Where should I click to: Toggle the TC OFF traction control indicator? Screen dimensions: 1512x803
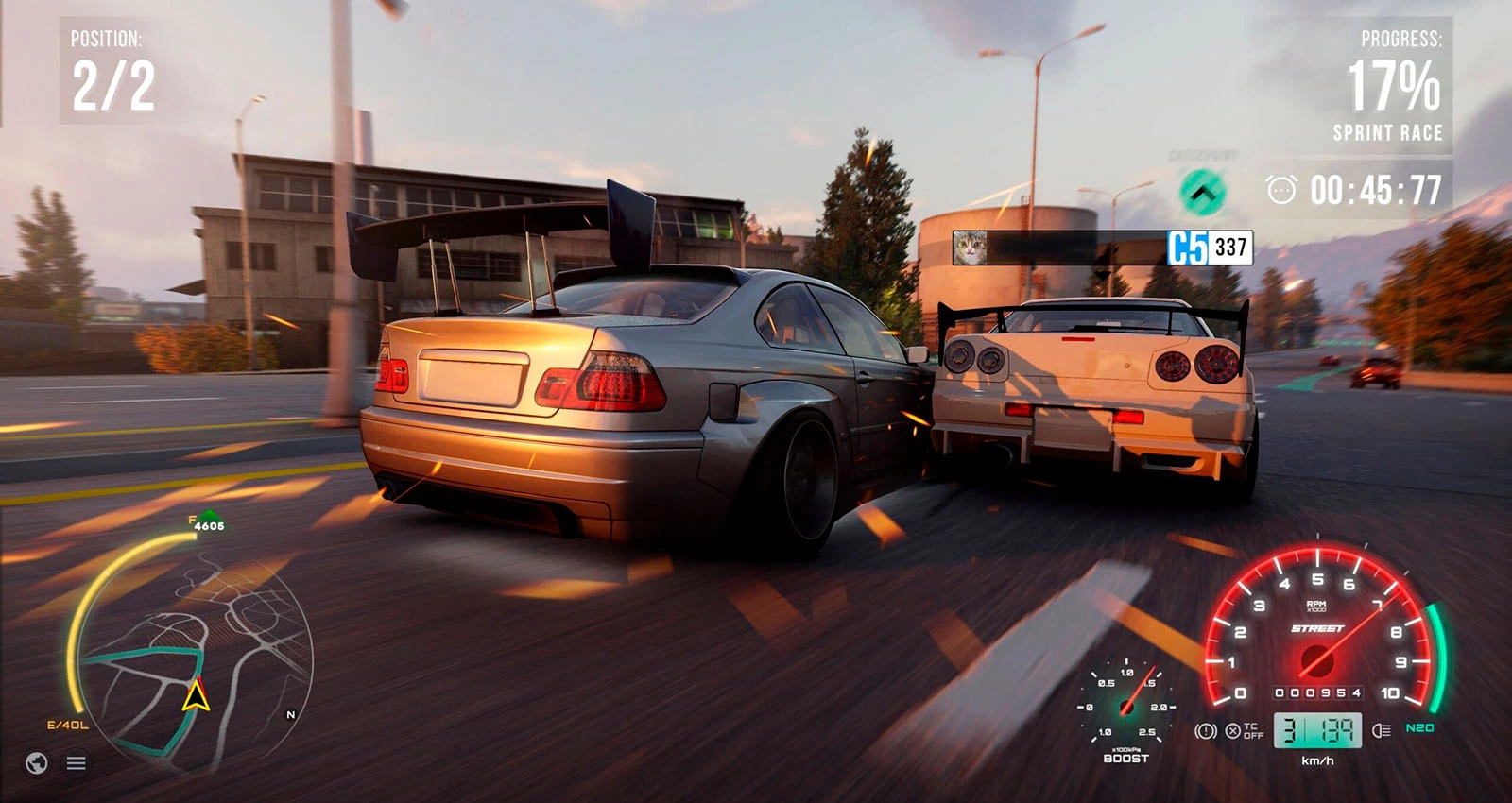pyautogui.click(x=1244, y=730)
